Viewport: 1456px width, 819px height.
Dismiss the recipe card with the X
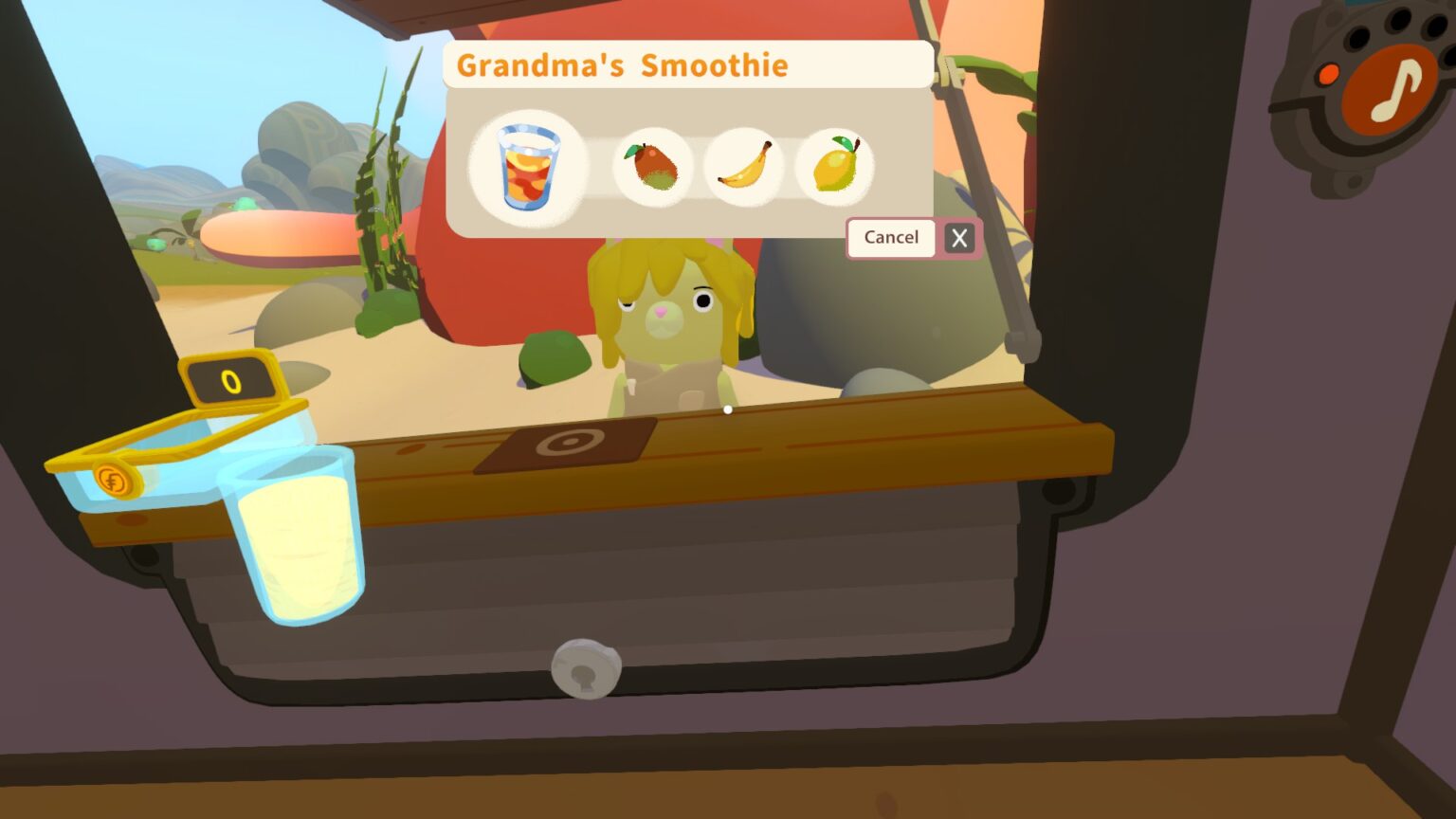(958, 238)
